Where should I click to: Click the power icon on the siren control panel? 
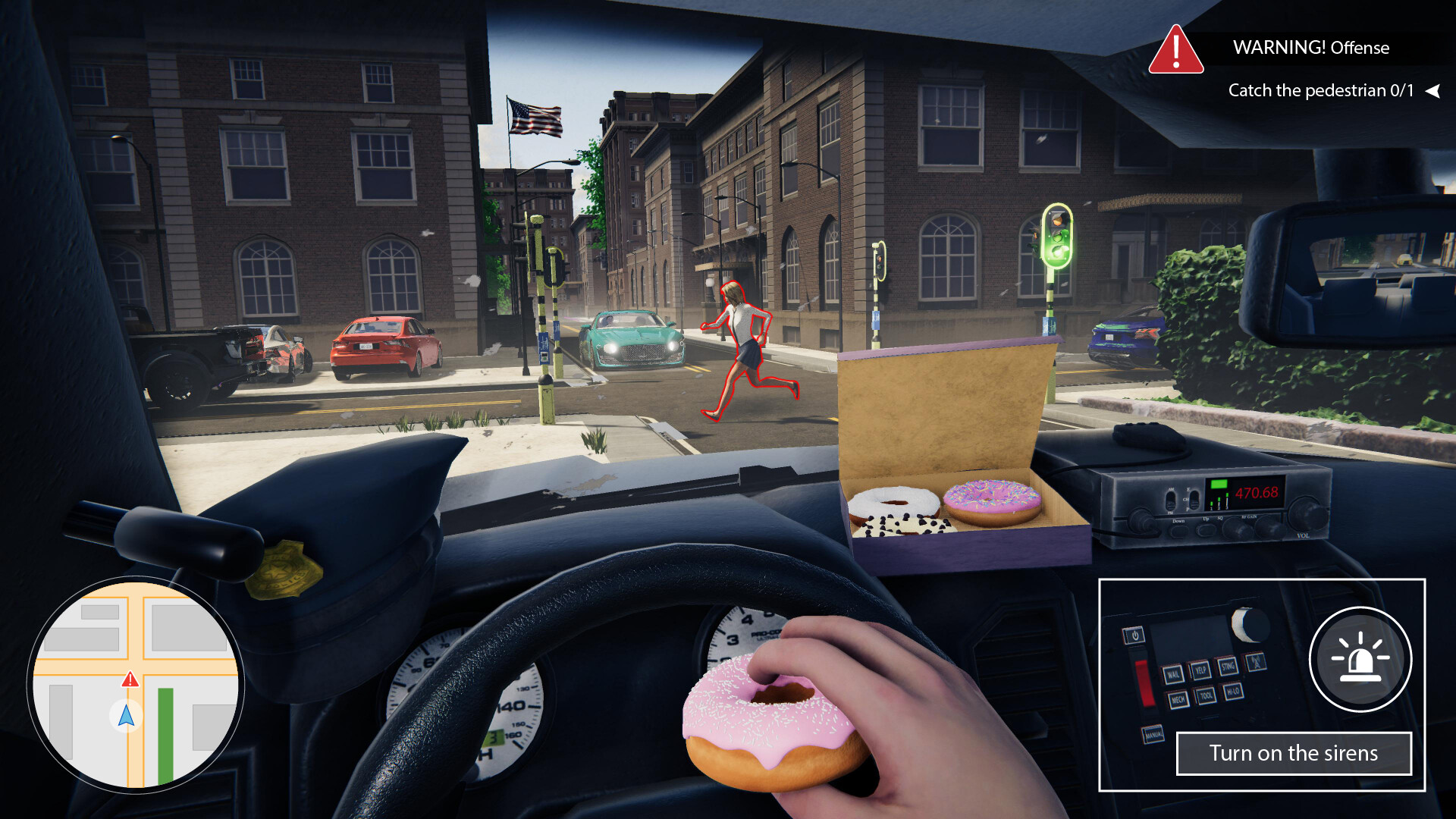[1134, 635]
